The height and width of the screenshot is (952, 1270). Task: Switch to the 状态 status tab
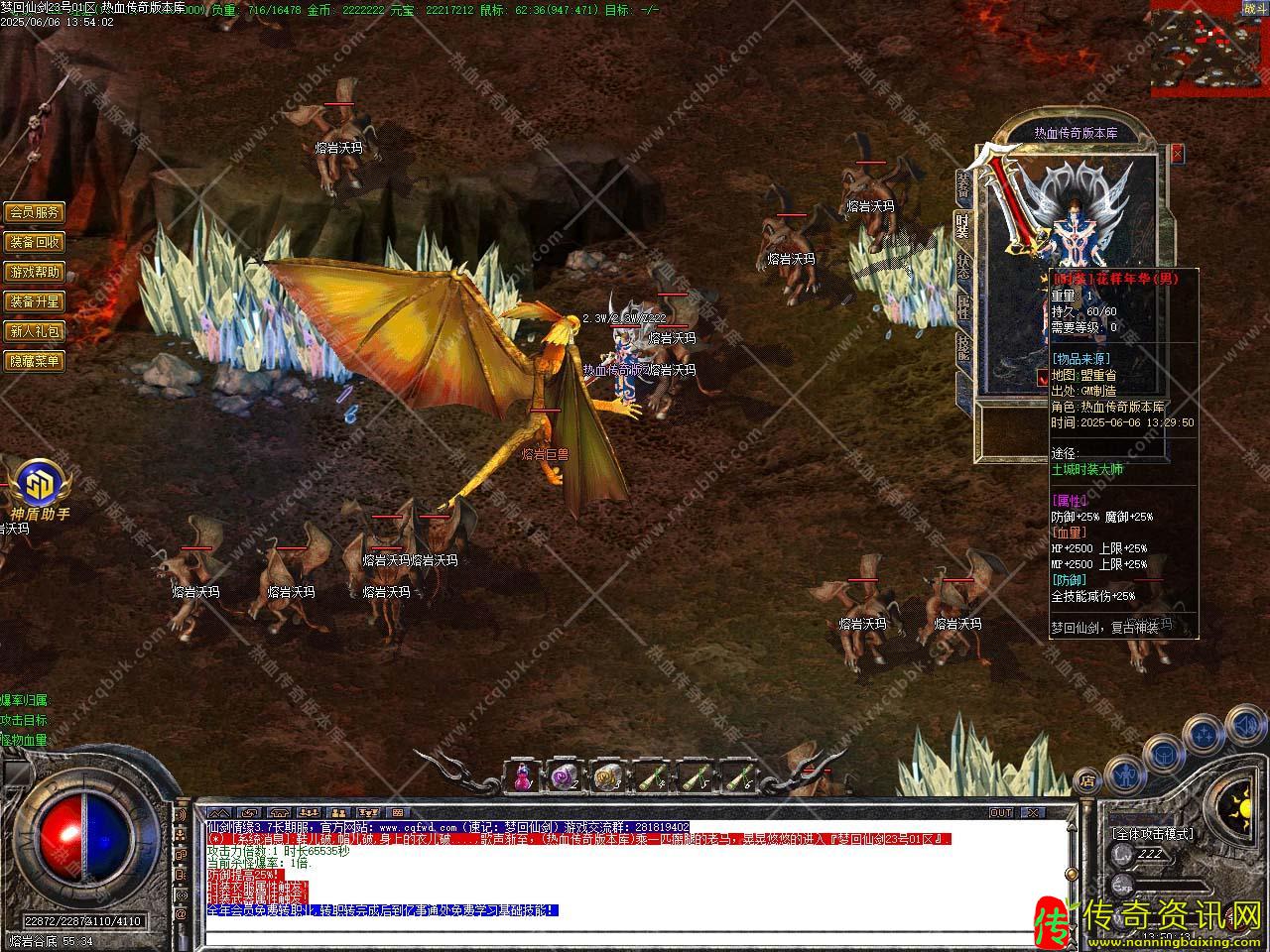pos(962,266)
